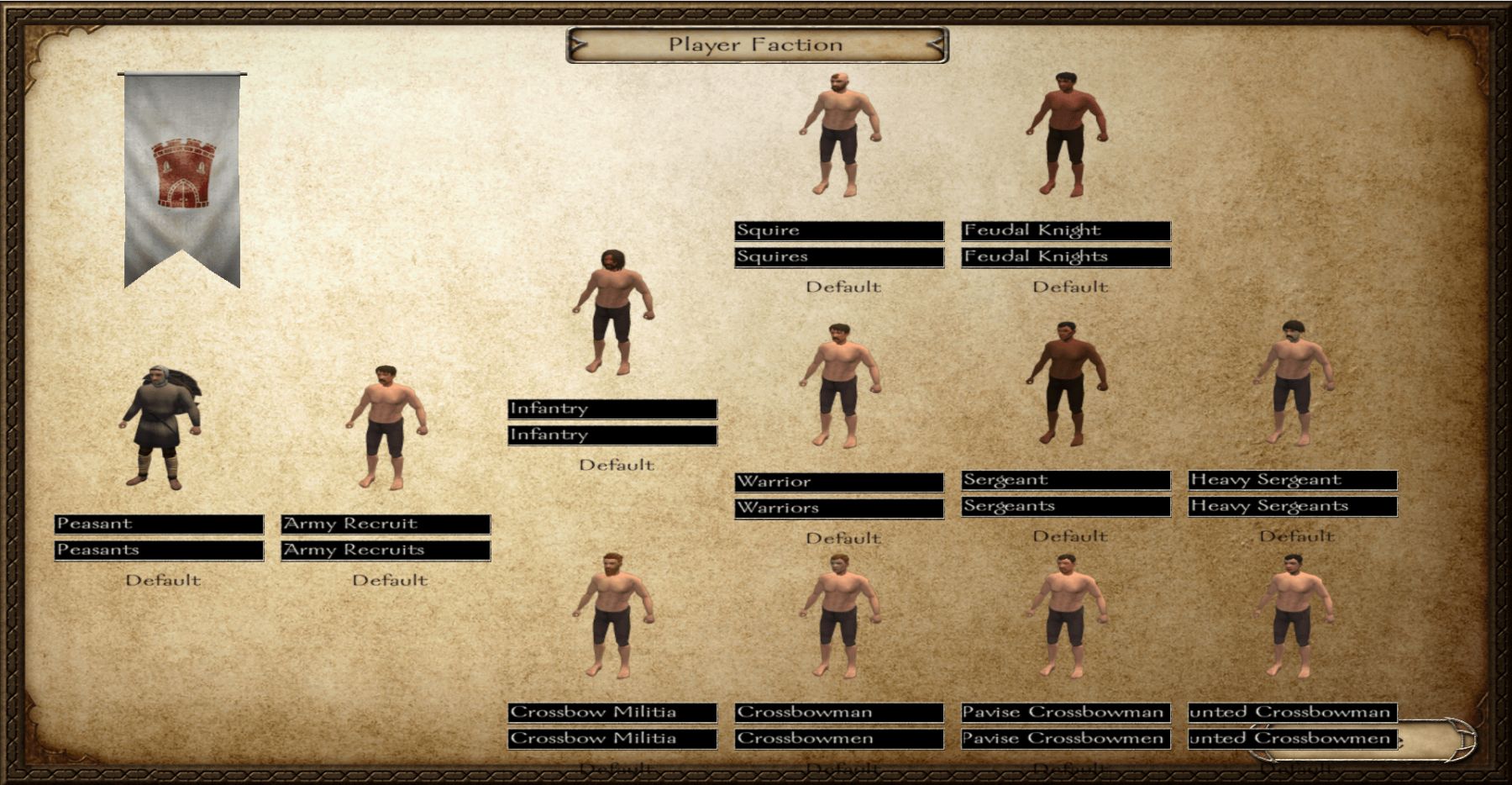Choose Default under the Feudal Knights field
The image size is (1512, 785).
click(x=1070, y=287)
